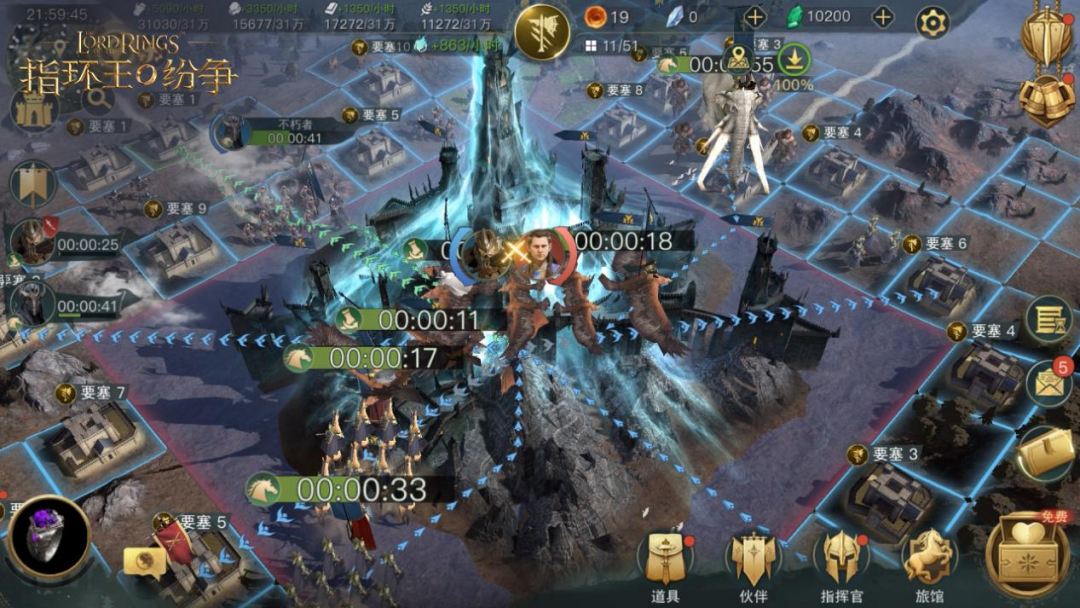Open the castle tower icon
This screenshot has width=1080, height=608.
tap(33, 109)
